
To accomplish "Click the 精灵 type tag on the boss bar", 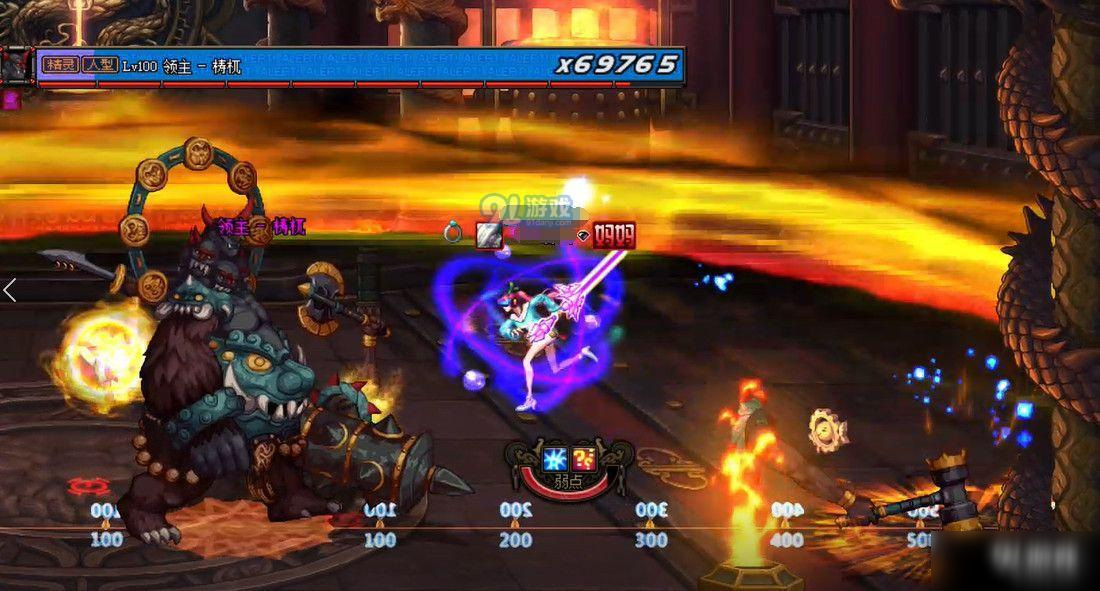I will pyautogui.click(x=60, y=65).
